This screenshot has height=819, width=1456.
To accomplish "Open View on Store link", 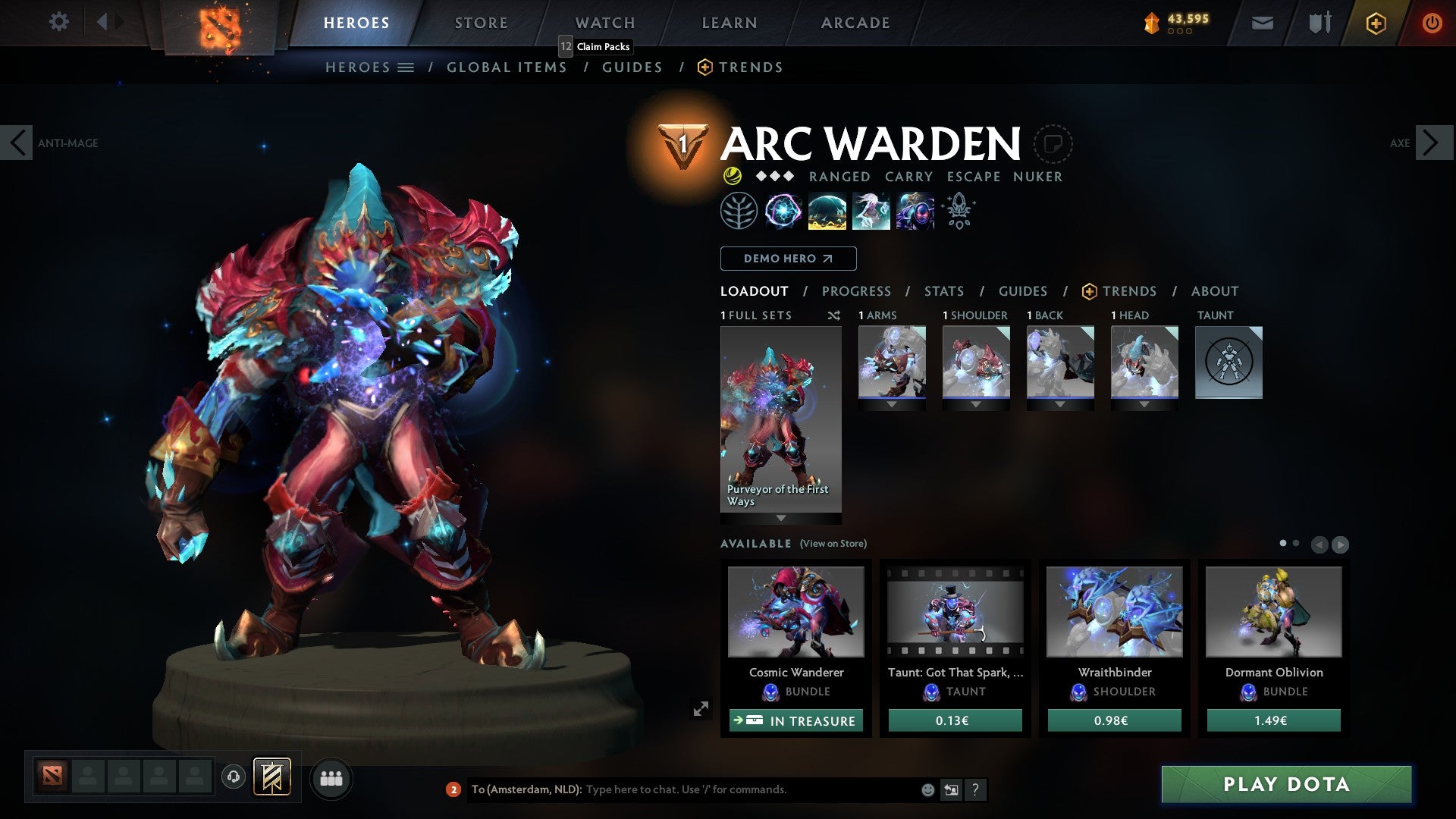I will click(832, 544).
